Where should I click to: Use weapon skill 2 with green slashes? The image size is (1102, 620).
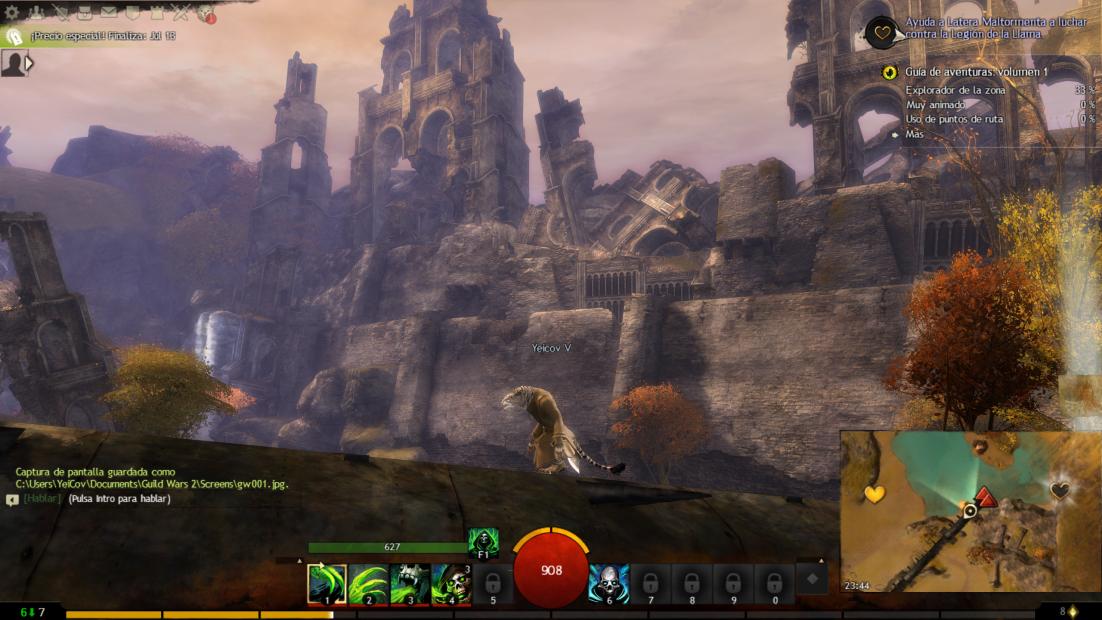pyautogui.click(x=368, y=584)
